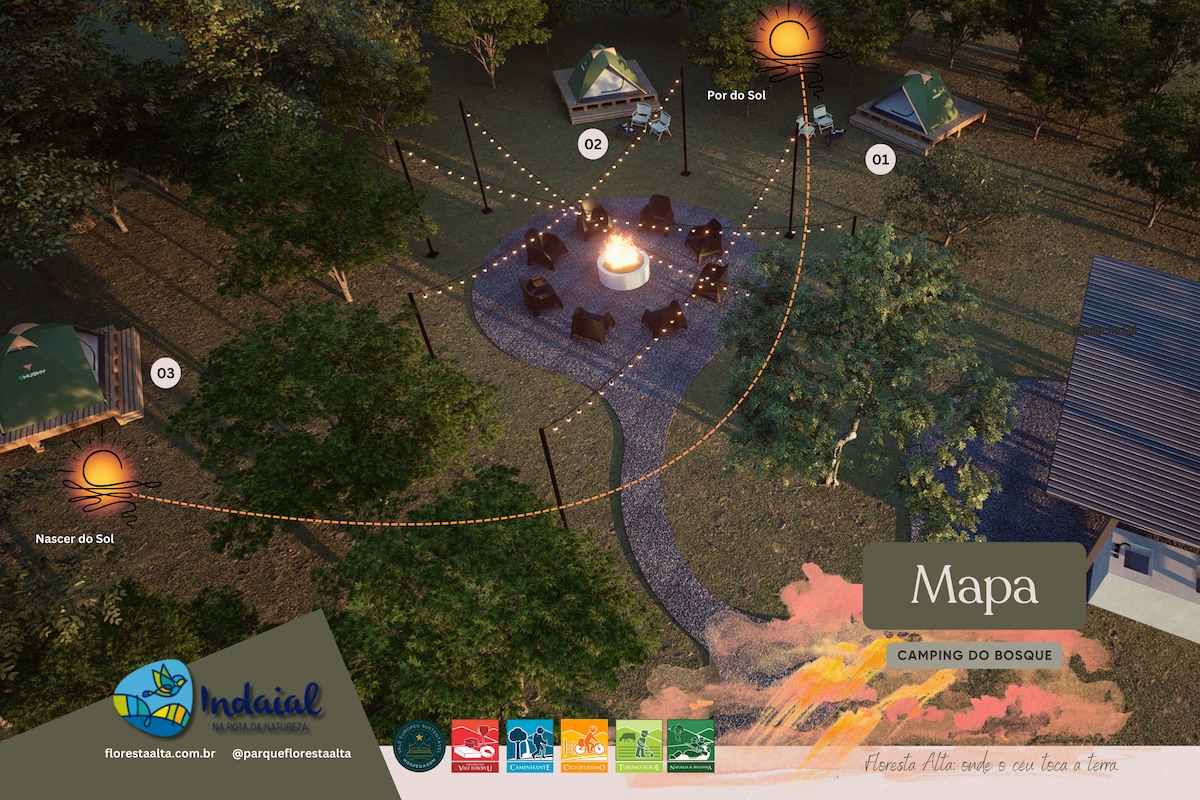This screenshot has width=1200, height=800.
Task: Click the dark green Natureza & Aventura badge
Action: [x=691, y=746]
